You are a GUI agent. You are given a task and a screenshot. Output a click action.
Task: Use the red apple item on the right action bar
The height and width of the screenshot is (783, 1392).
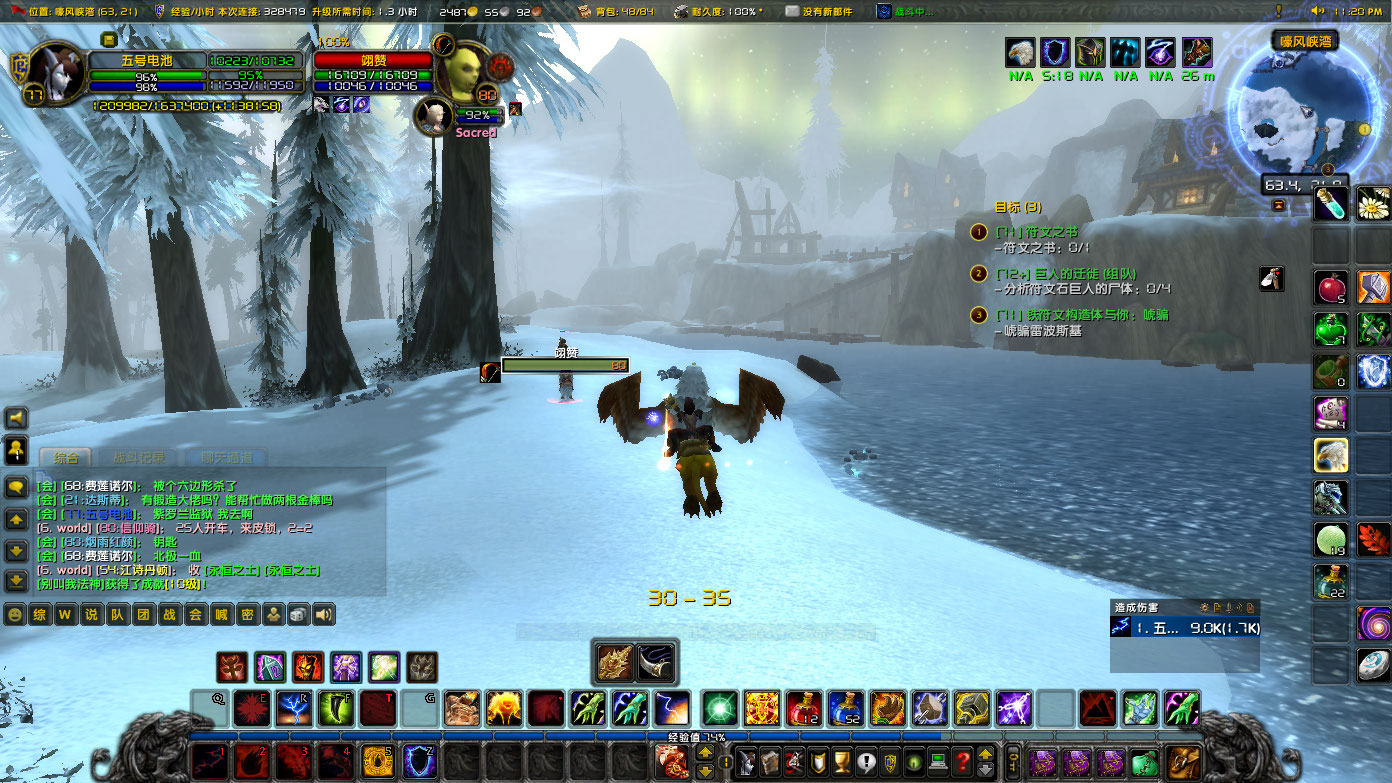point(1330,288)
